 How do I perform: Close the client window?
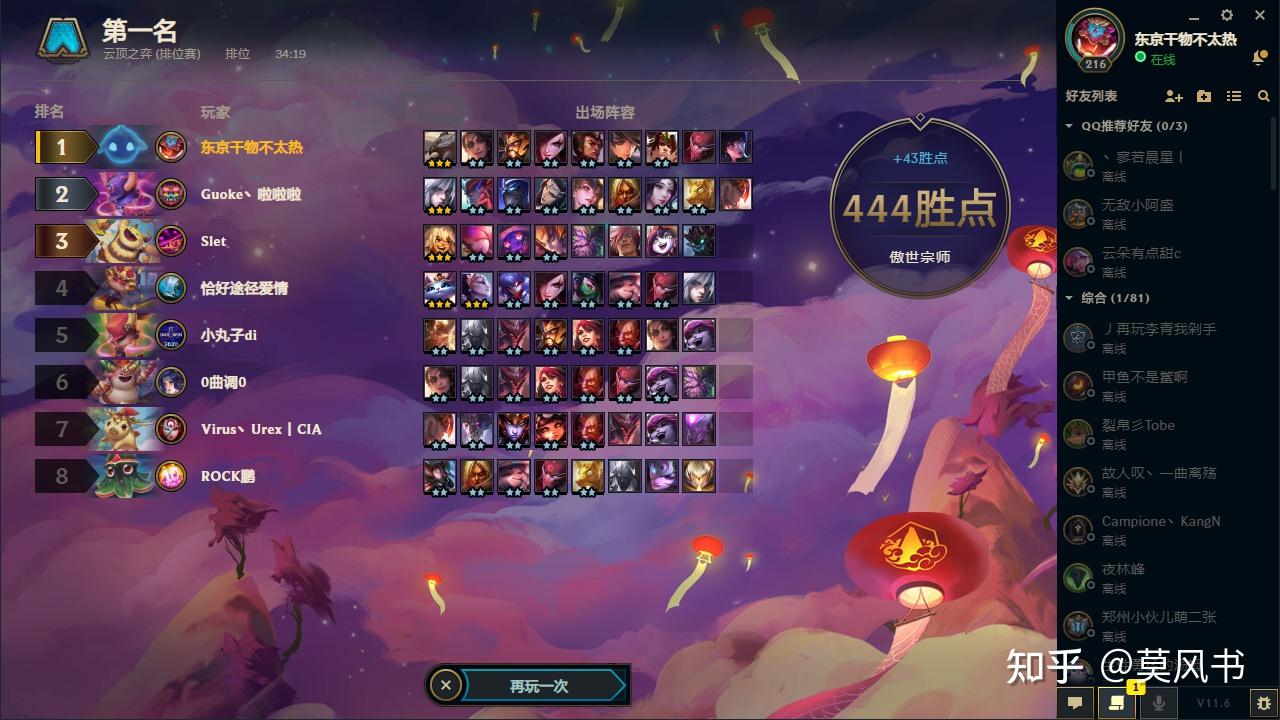click(1260, 15)
